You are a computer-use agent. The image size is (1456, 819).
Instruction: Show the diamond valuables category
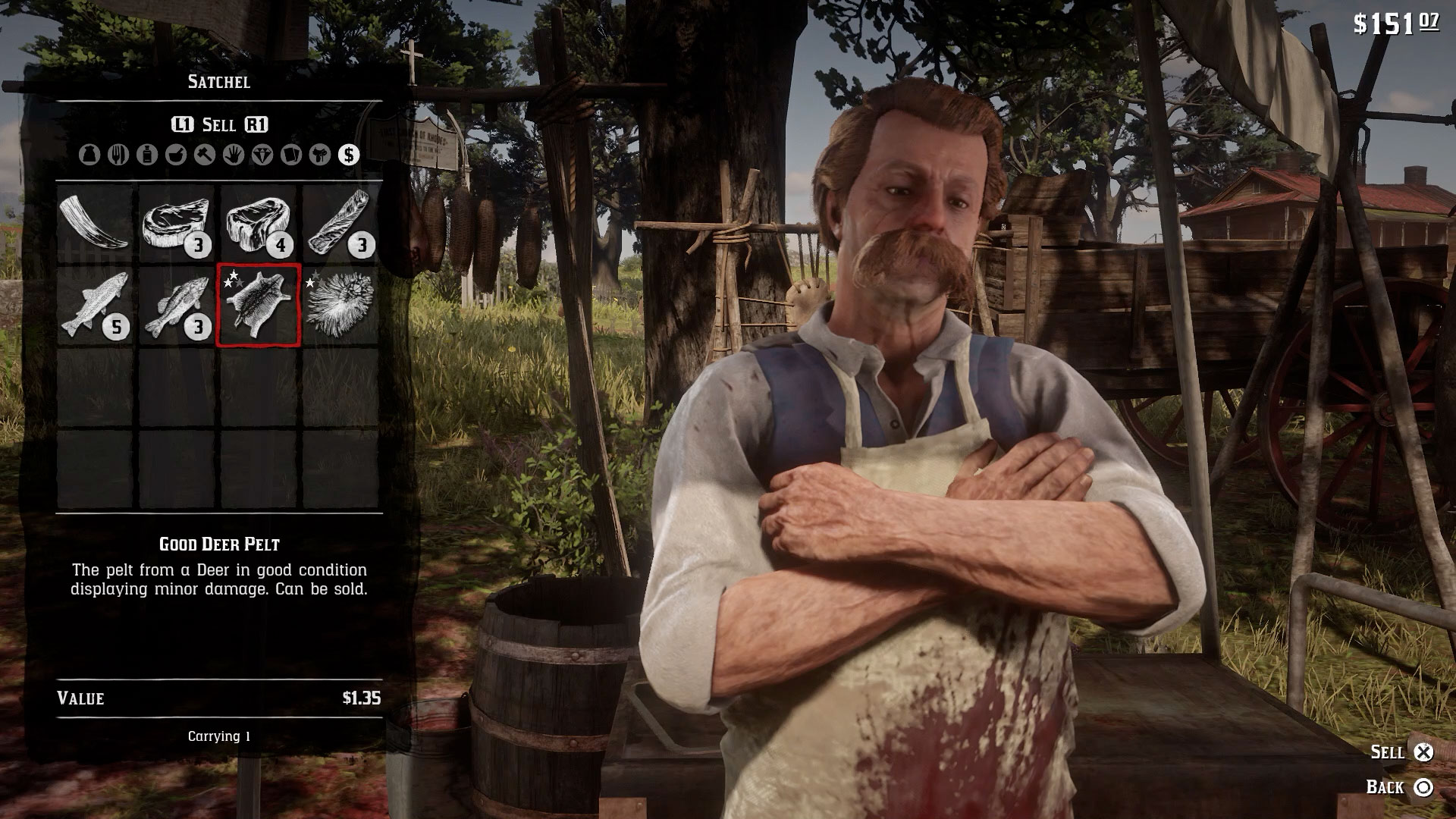coord(262,155)
